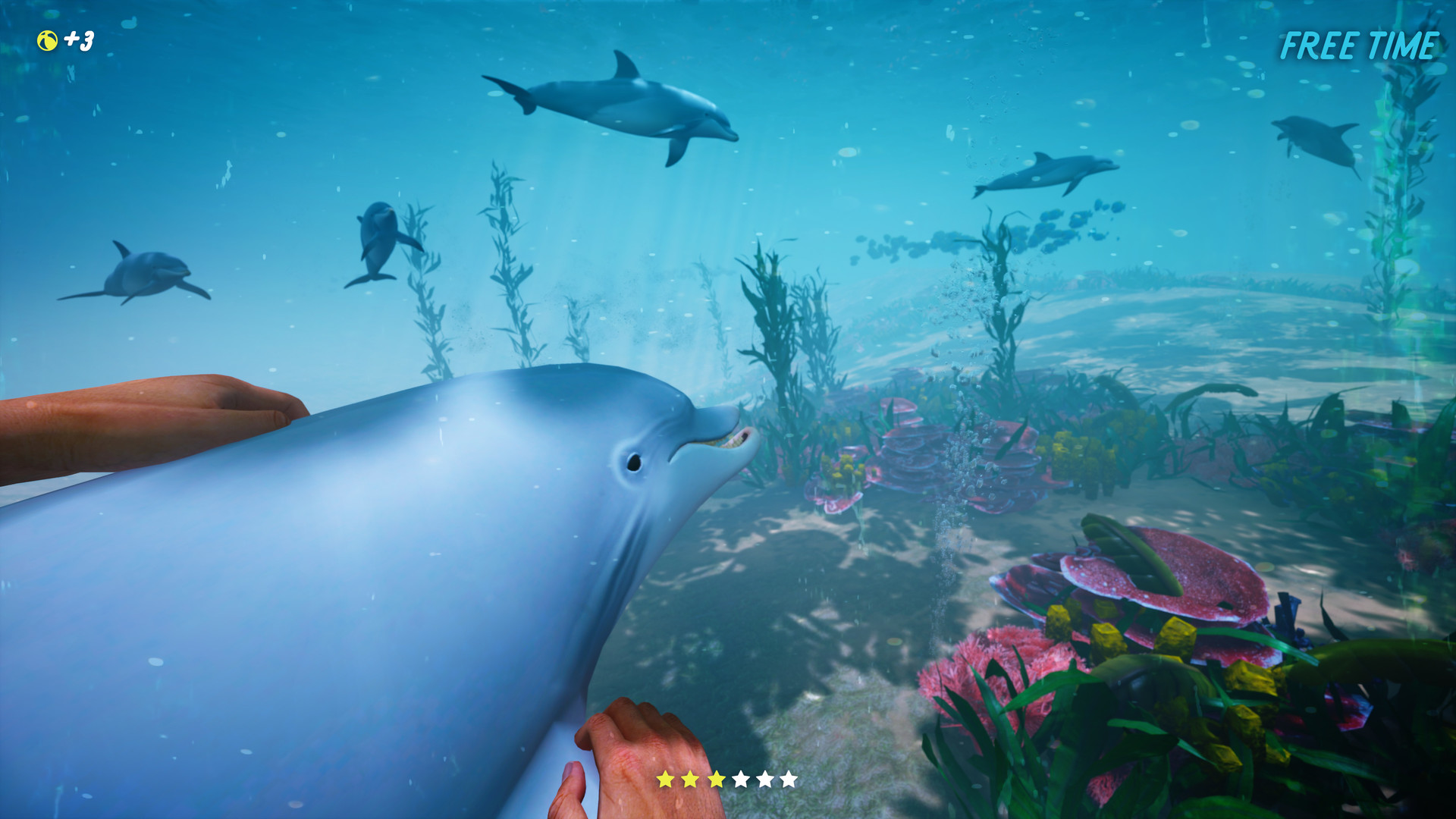Select the first empty white star
Viewport: 1456px width, 819px height.
(741, 779)
